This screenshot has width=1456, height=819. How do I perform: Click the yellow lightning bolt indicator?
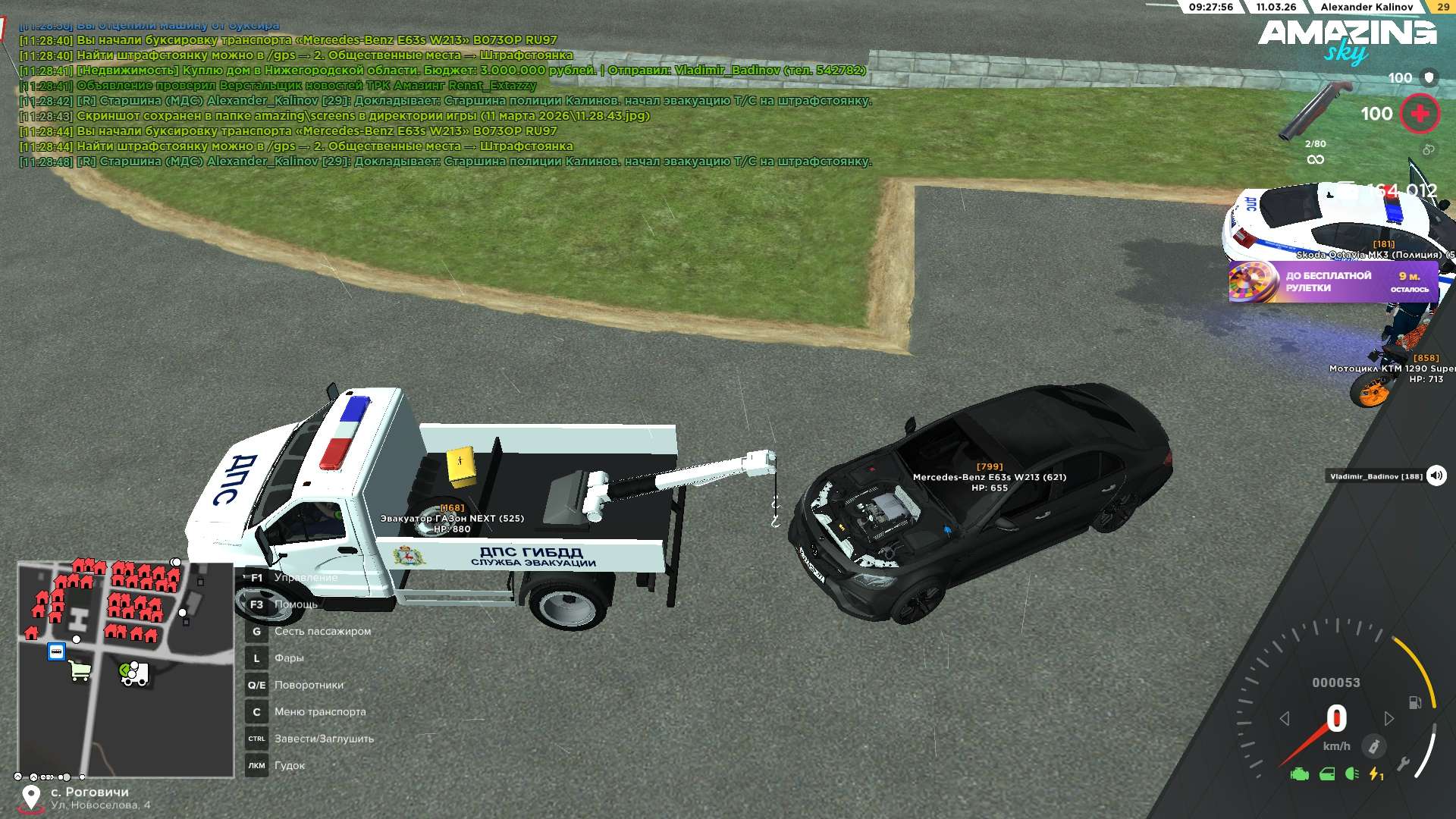click(x=1376, y=774)
